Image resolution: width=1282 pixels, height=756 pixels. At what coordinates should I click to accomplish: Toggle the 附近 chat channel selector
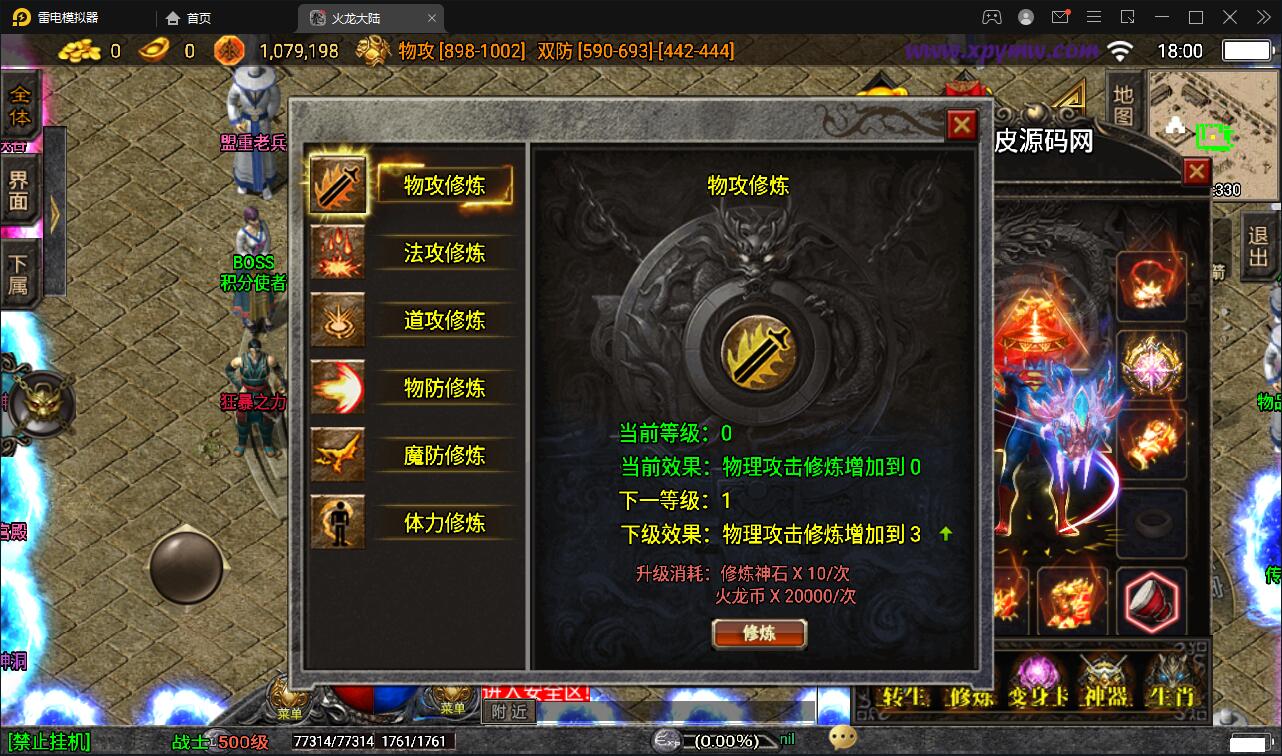508,710
